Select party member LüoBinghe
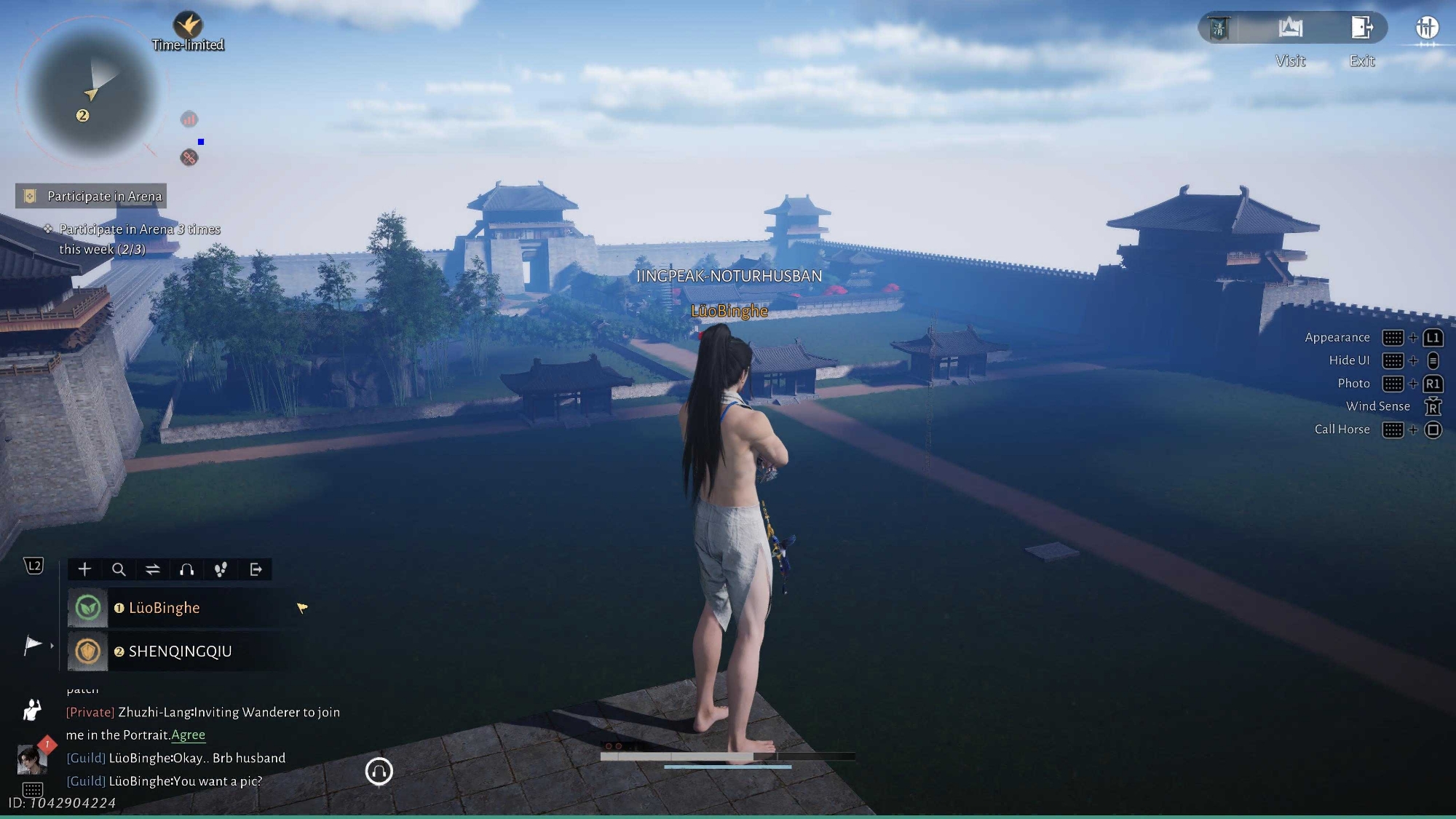Viewport: 1456px width, 819px height. [164, 608]
